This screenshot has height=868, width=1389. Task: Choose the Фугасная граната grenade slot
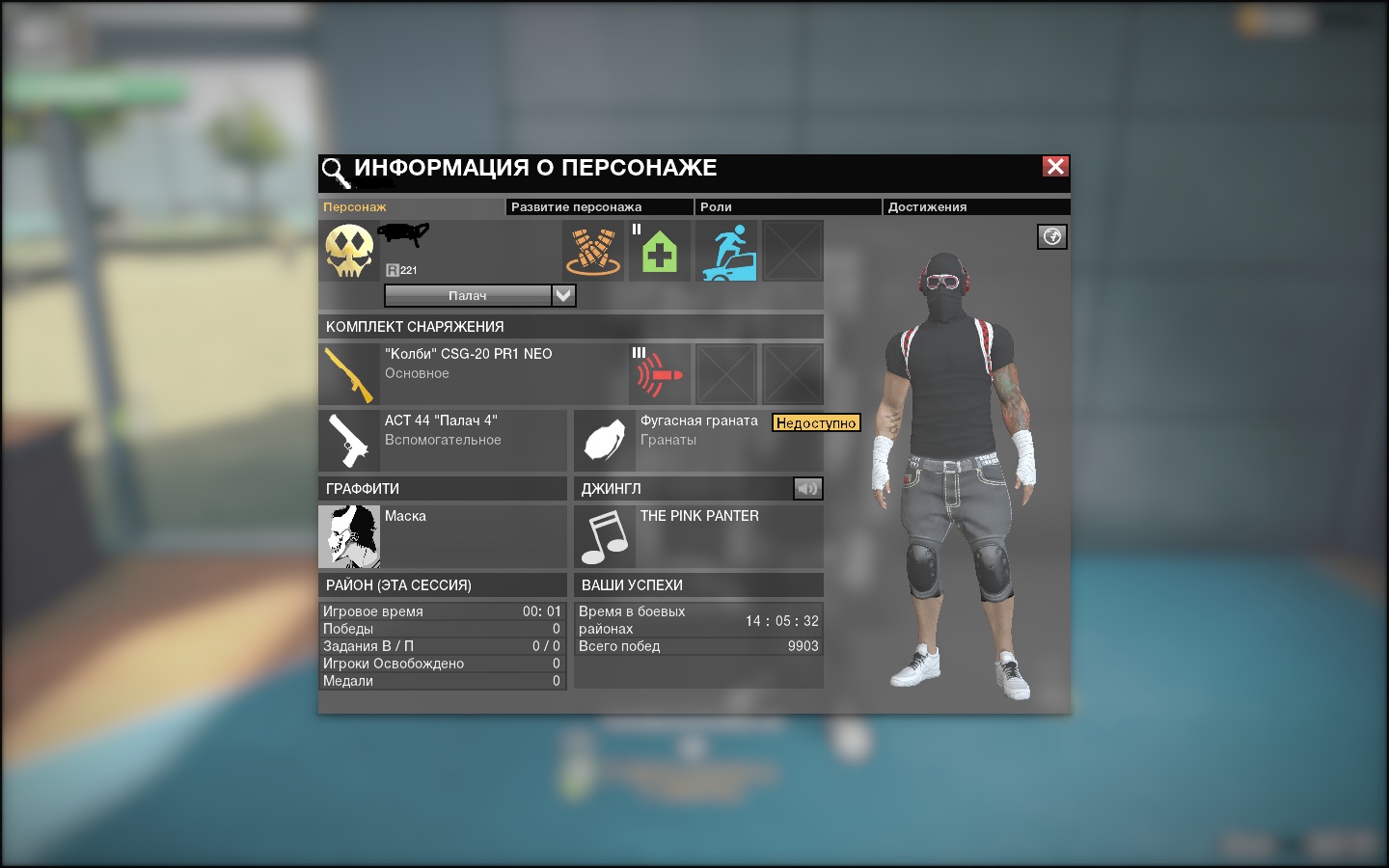pos(605,441)
